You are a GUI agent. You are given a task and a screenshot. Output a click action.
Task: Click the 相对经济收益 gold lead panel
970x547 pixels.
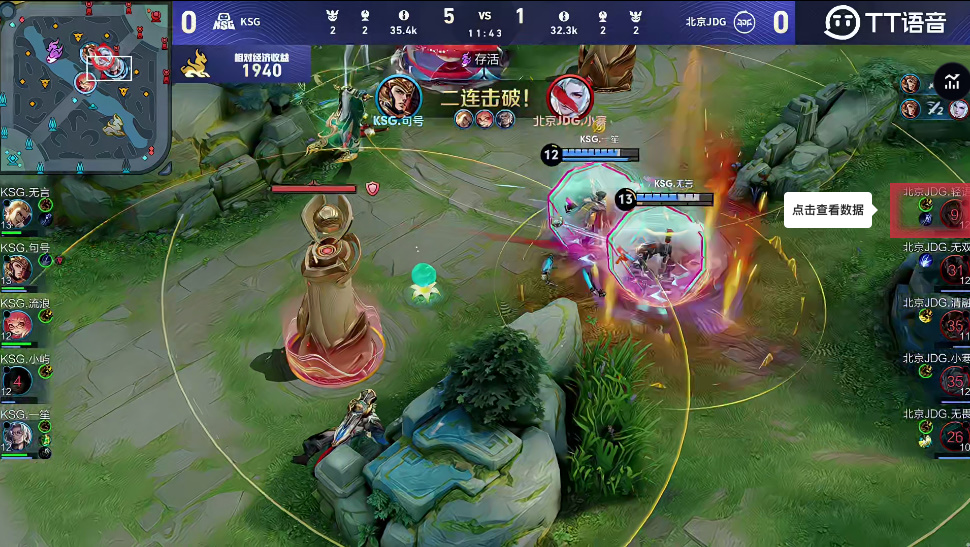pyautogui.click(x=243, y=64)
